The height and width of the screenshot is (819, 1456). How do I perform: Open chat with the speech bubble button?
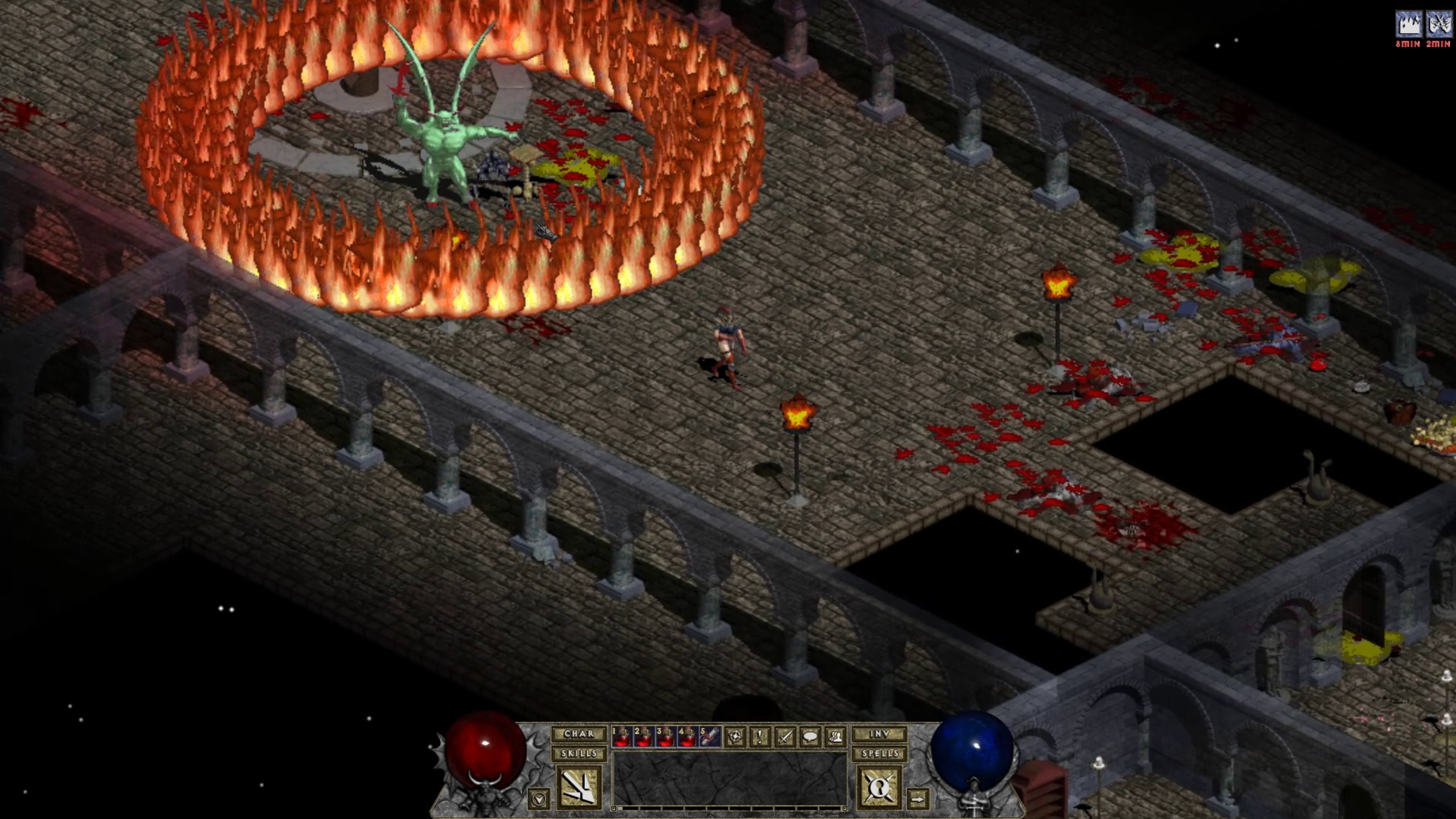pos(811,737)
